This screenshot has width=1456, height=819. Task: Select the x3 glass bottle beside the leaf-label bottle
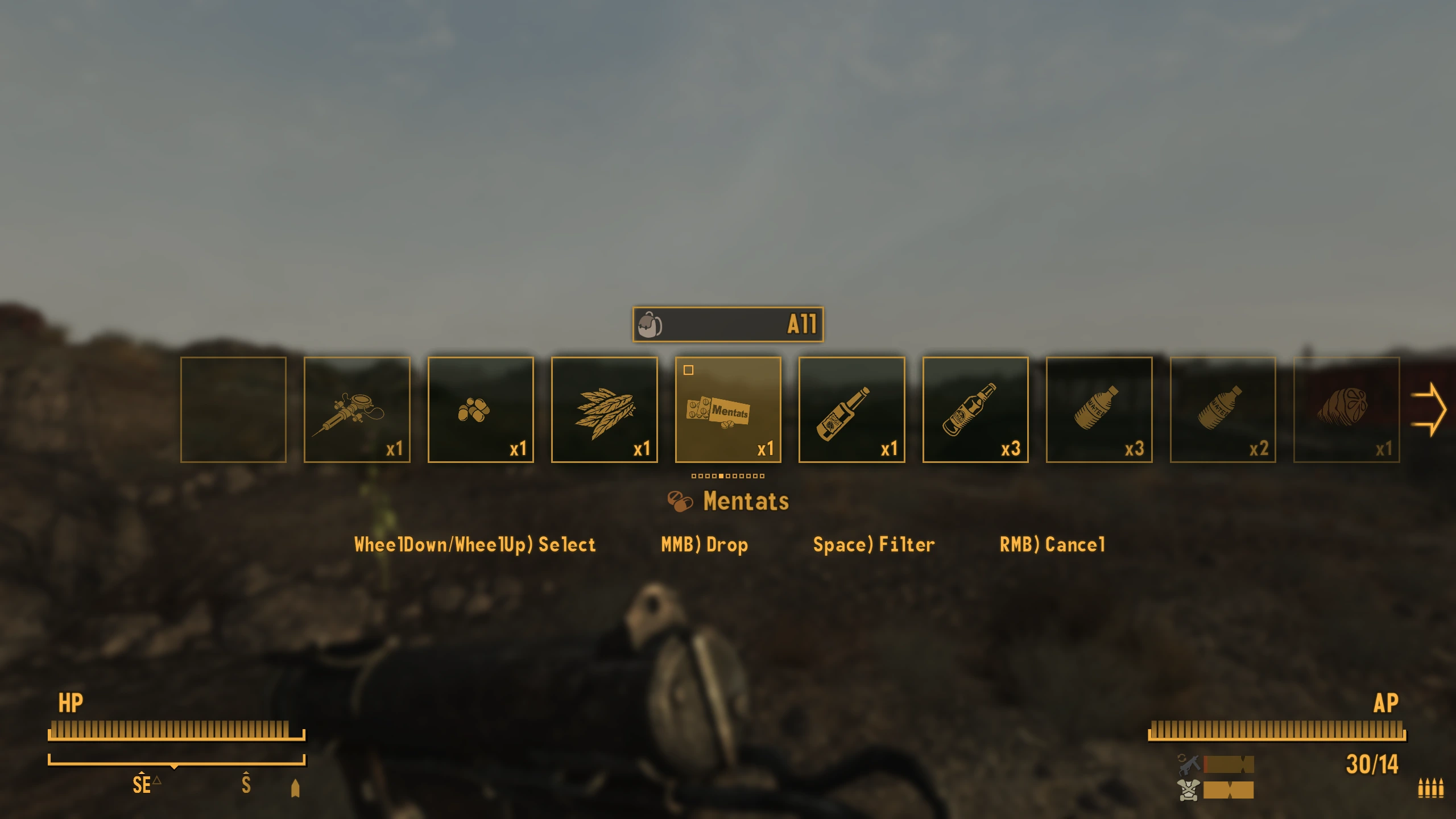pyautogui.click(x=975, y=409)
